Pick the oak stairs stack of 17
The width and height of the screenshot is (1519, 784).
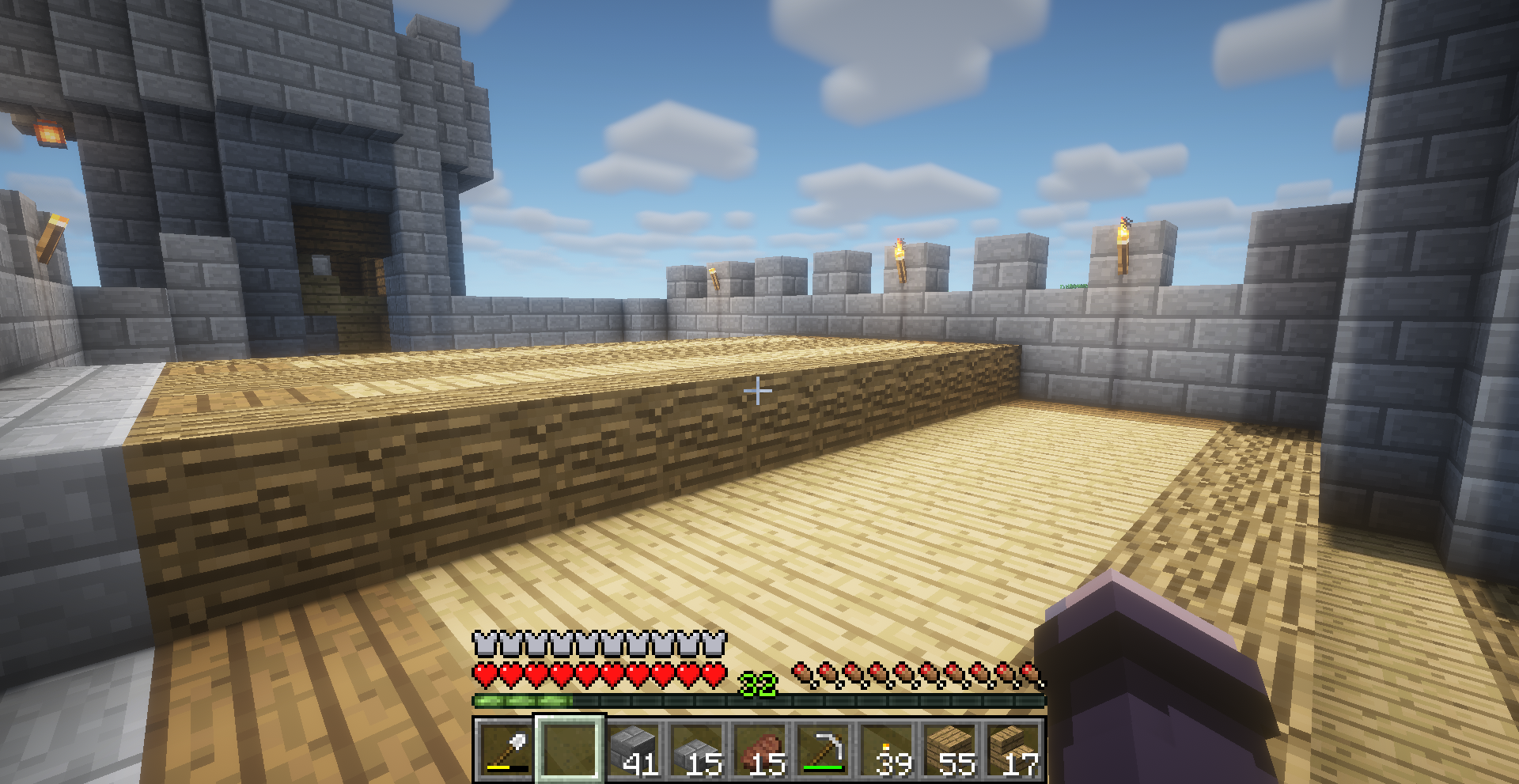tap(1012, 748)
